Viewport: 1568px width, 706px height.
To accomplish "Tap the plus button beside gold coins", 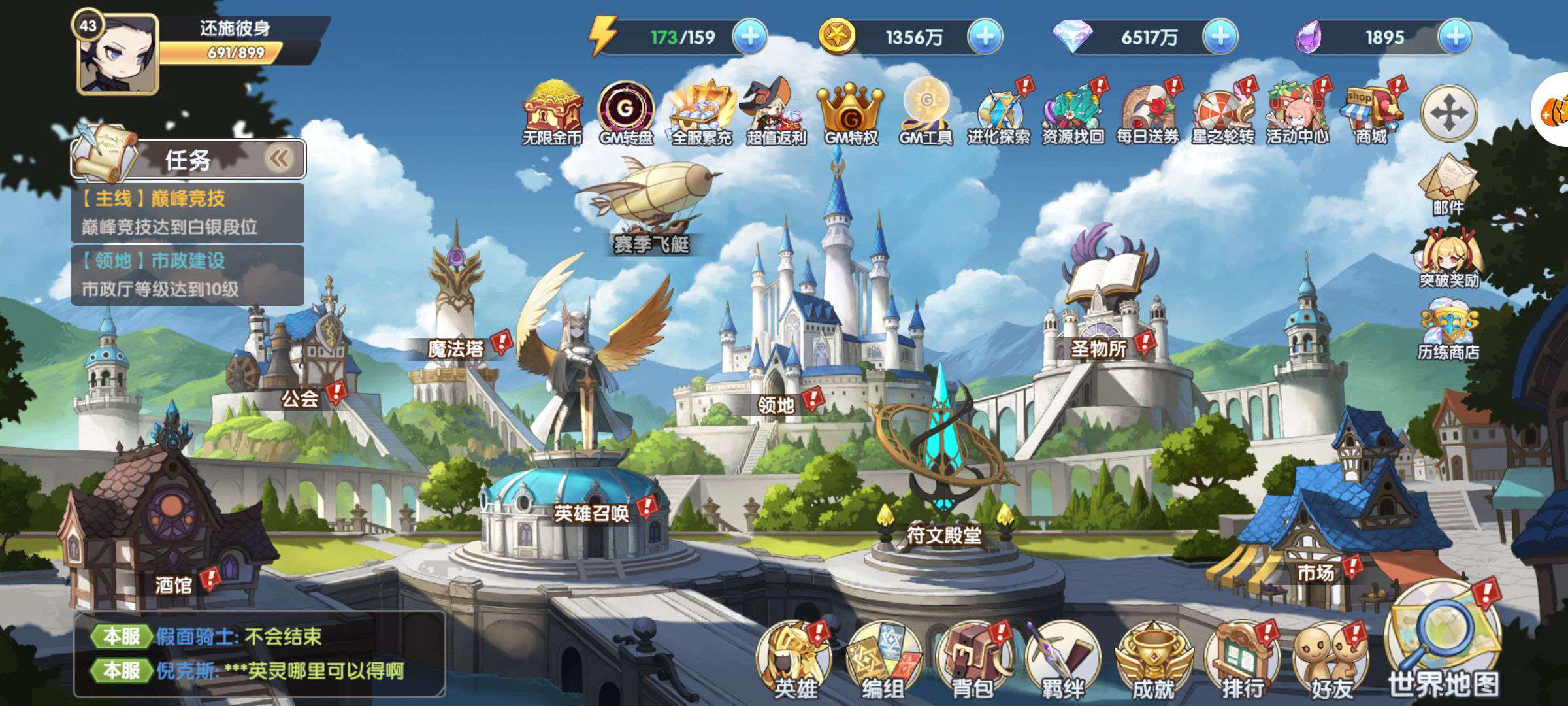I will coord(985,37).
